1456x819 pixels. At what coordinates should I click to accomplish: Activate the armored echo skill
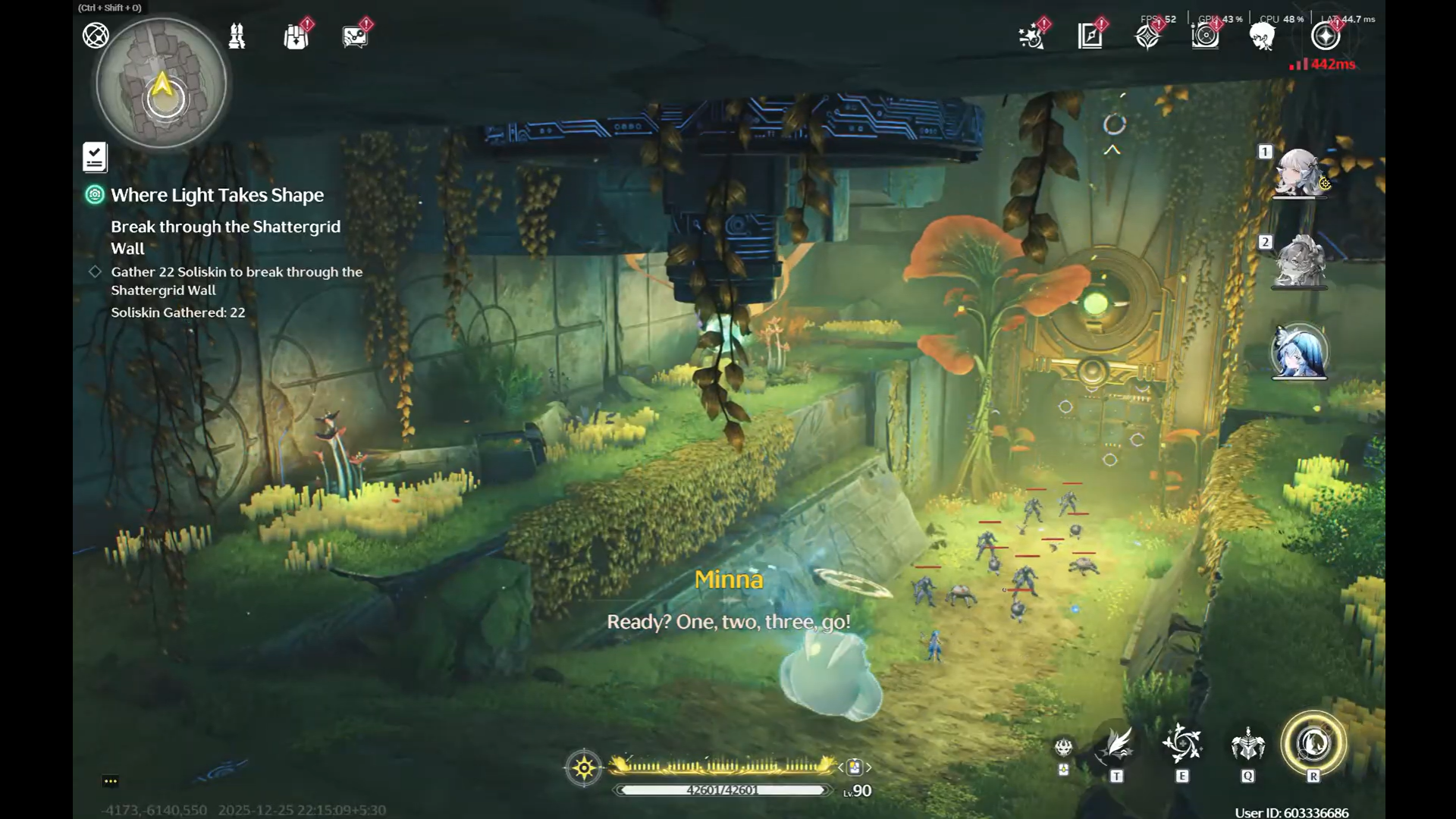point(1247,745)
